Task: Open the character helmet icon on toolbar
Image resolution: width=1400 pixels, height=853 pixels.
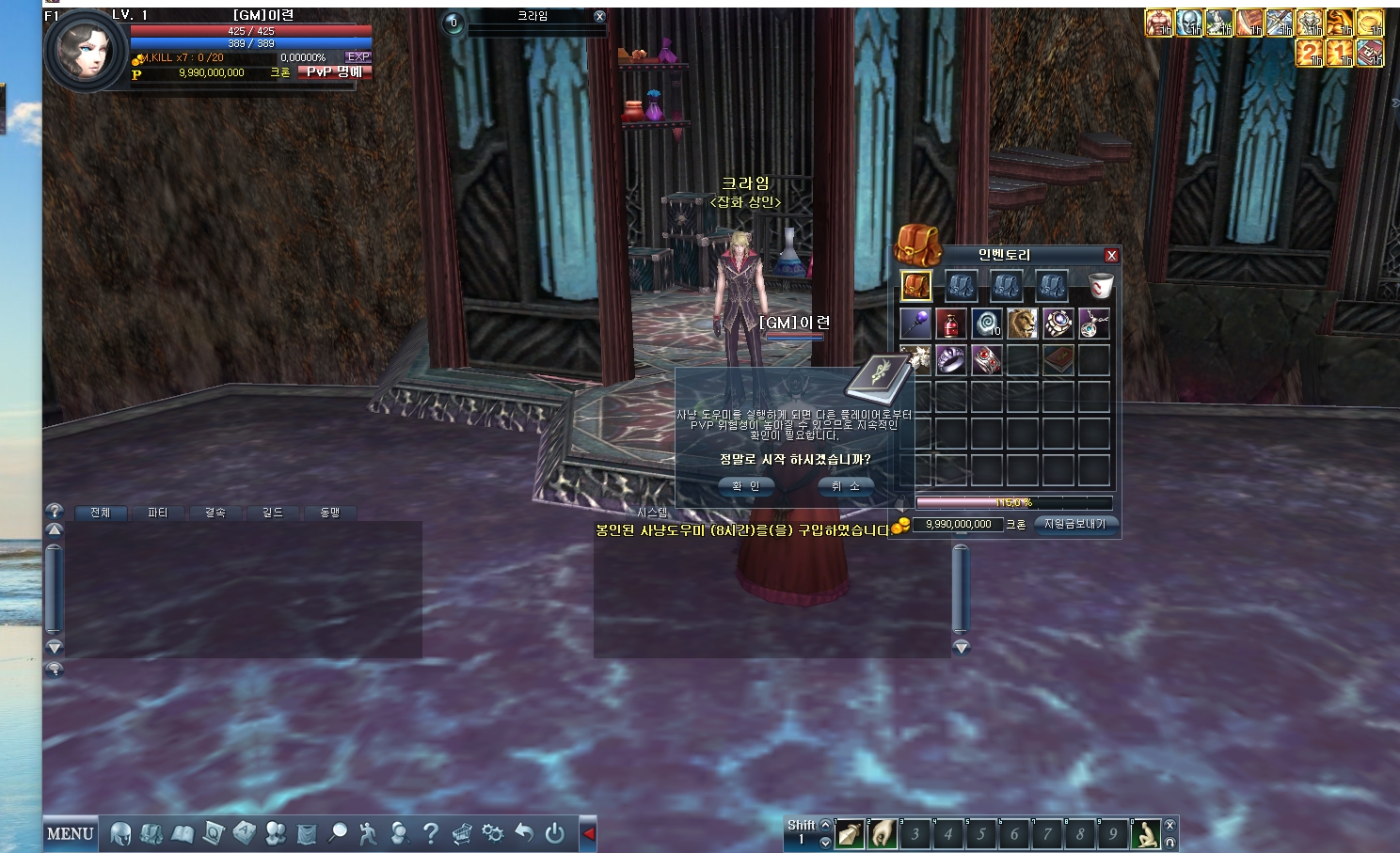Action: pos(120,833)
